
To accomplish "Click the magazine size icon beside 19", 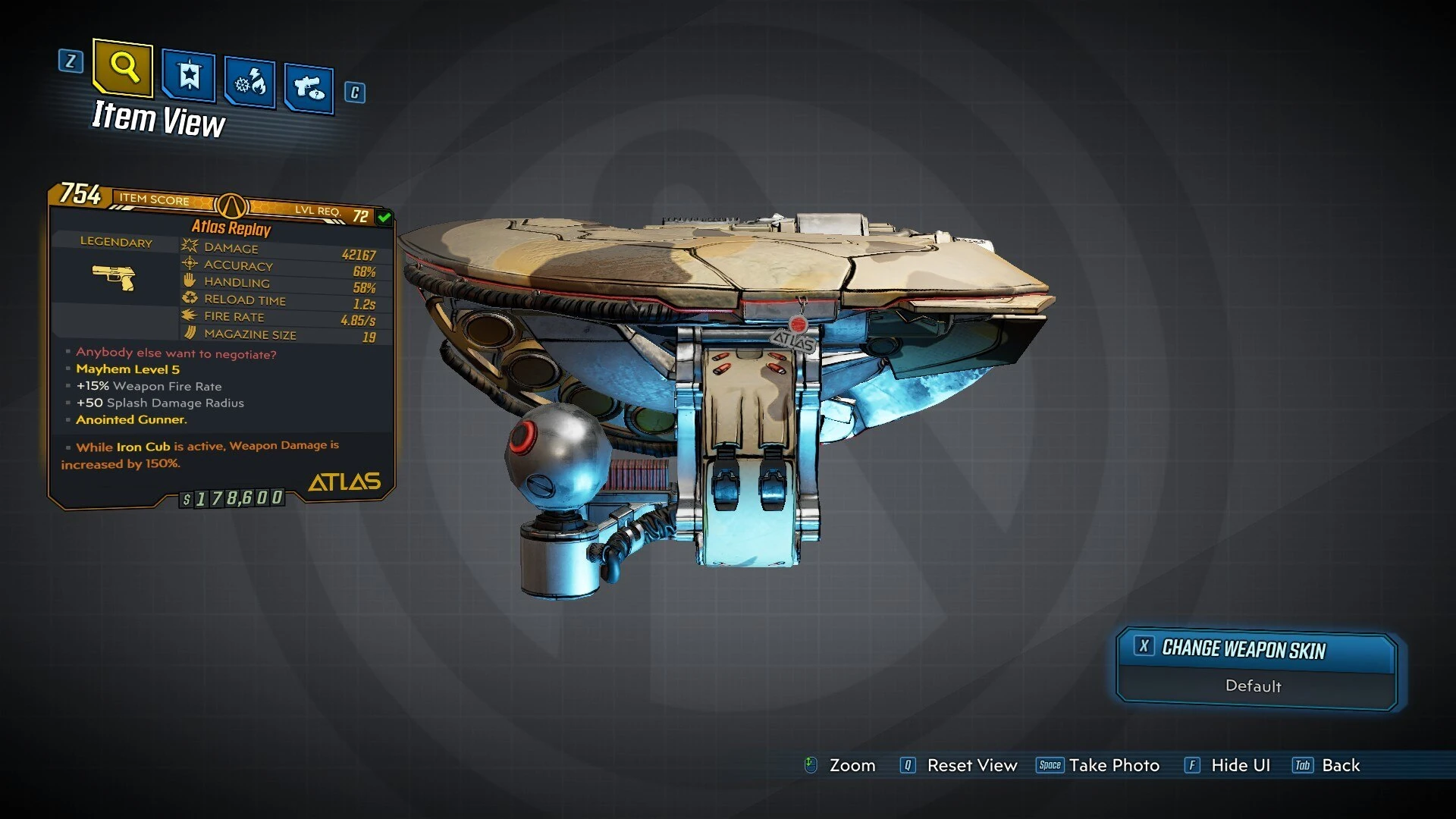I will pyautogui.click(x=187, y=333).
